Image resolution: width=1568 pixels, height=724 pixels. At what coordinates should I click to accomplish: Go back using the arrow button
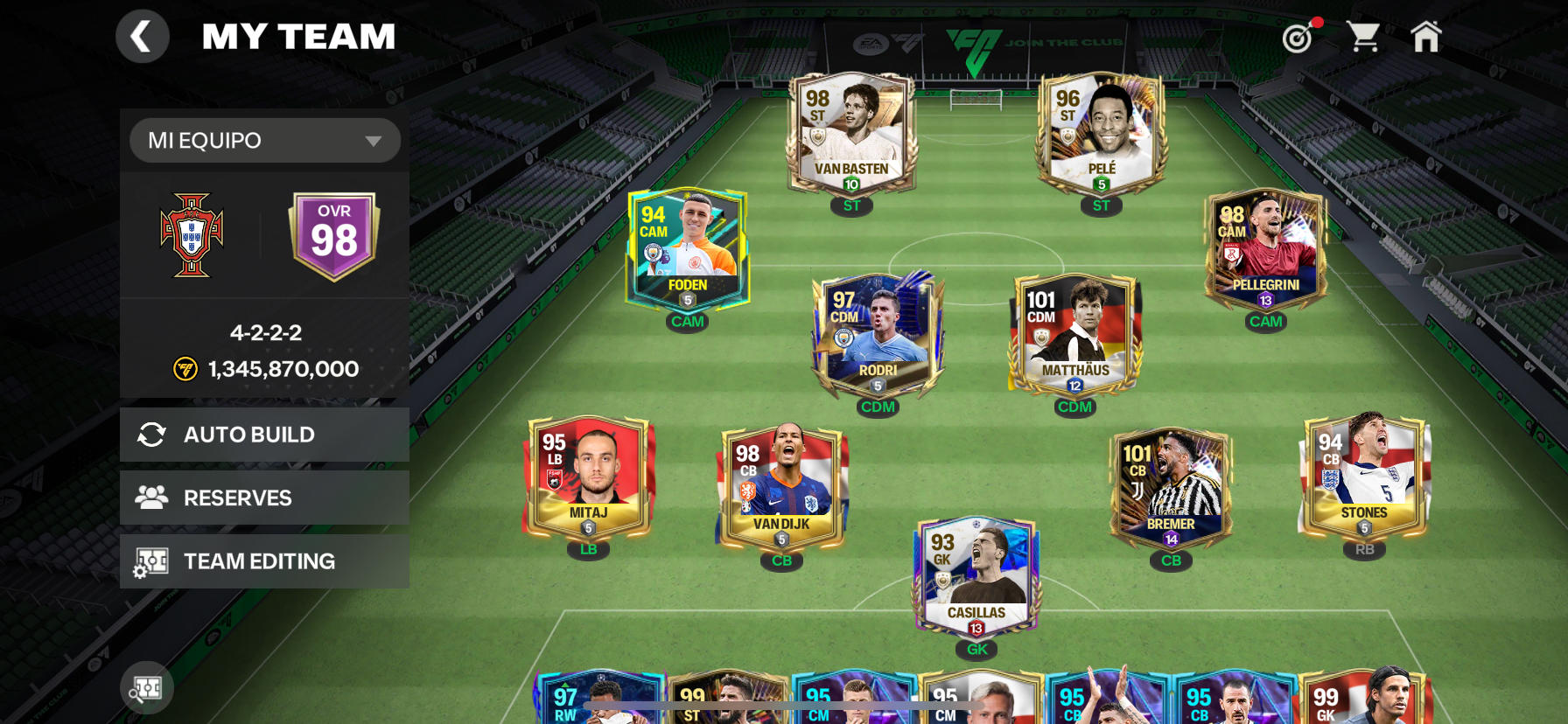pos(142,37)
